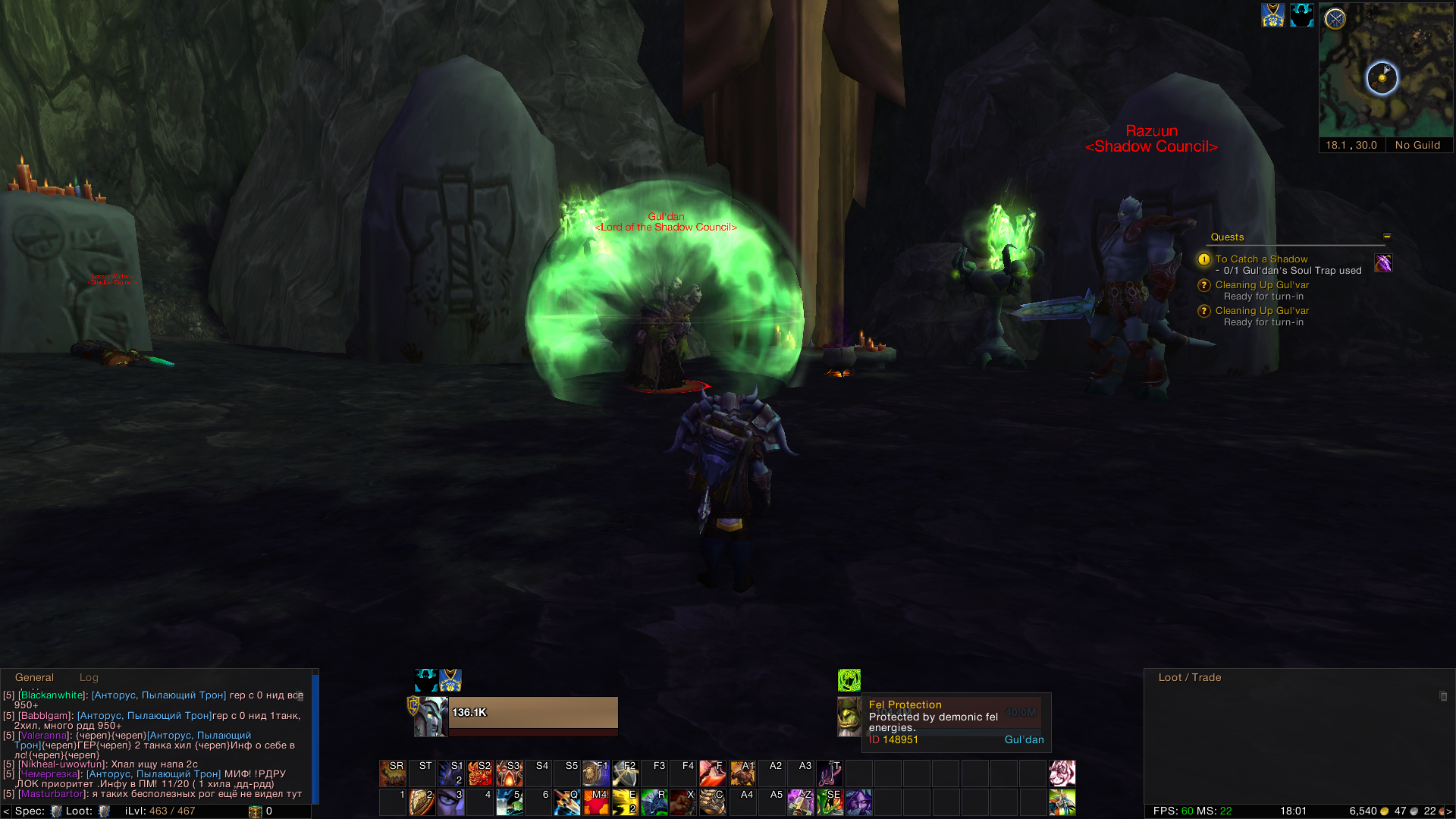Use the fishing hook ability on T
The width and height of the screenshot is (1456, 819).
830,773
